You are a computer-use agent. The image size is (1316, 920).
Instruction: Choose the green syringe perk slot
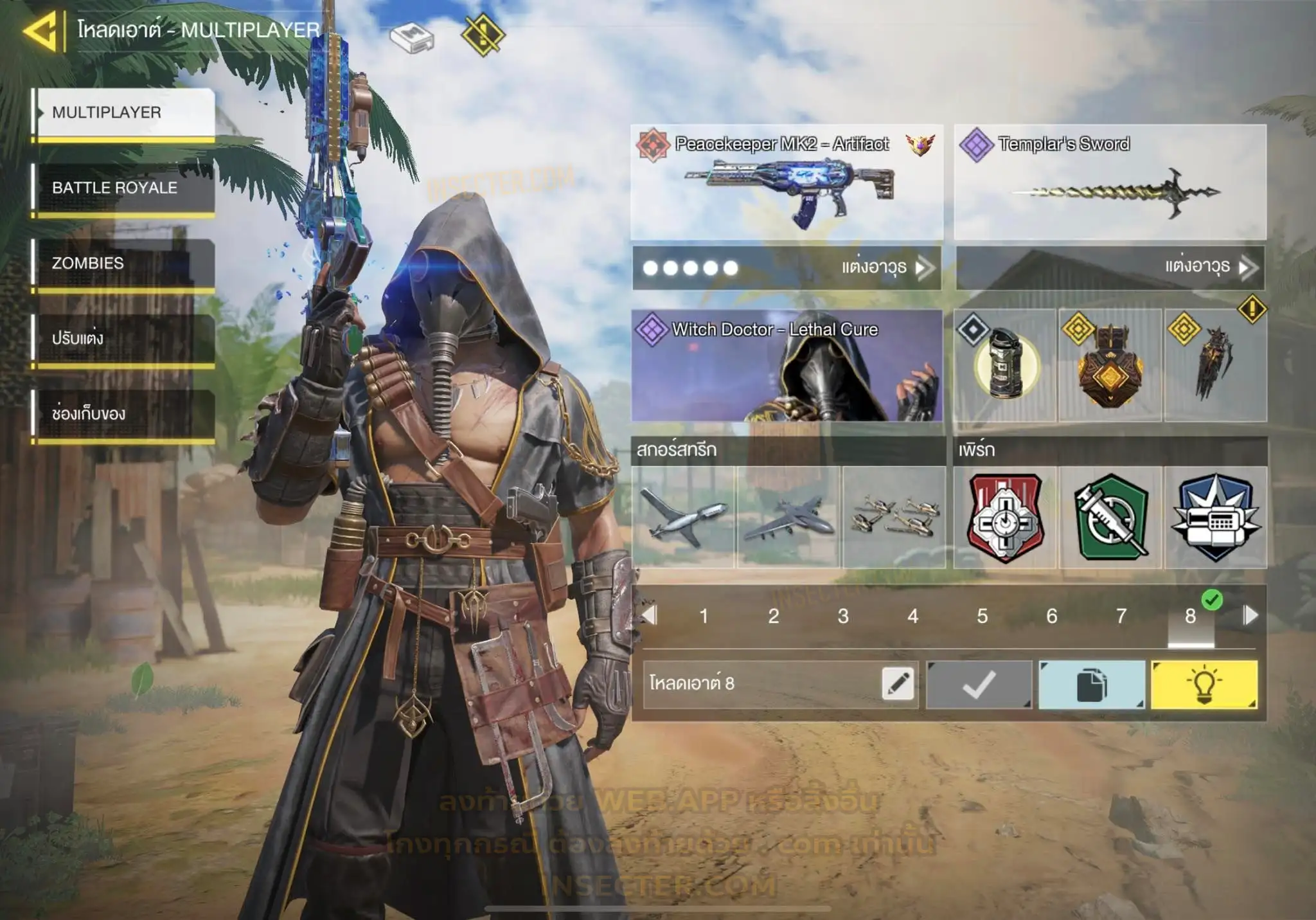tap(1110, 517)
